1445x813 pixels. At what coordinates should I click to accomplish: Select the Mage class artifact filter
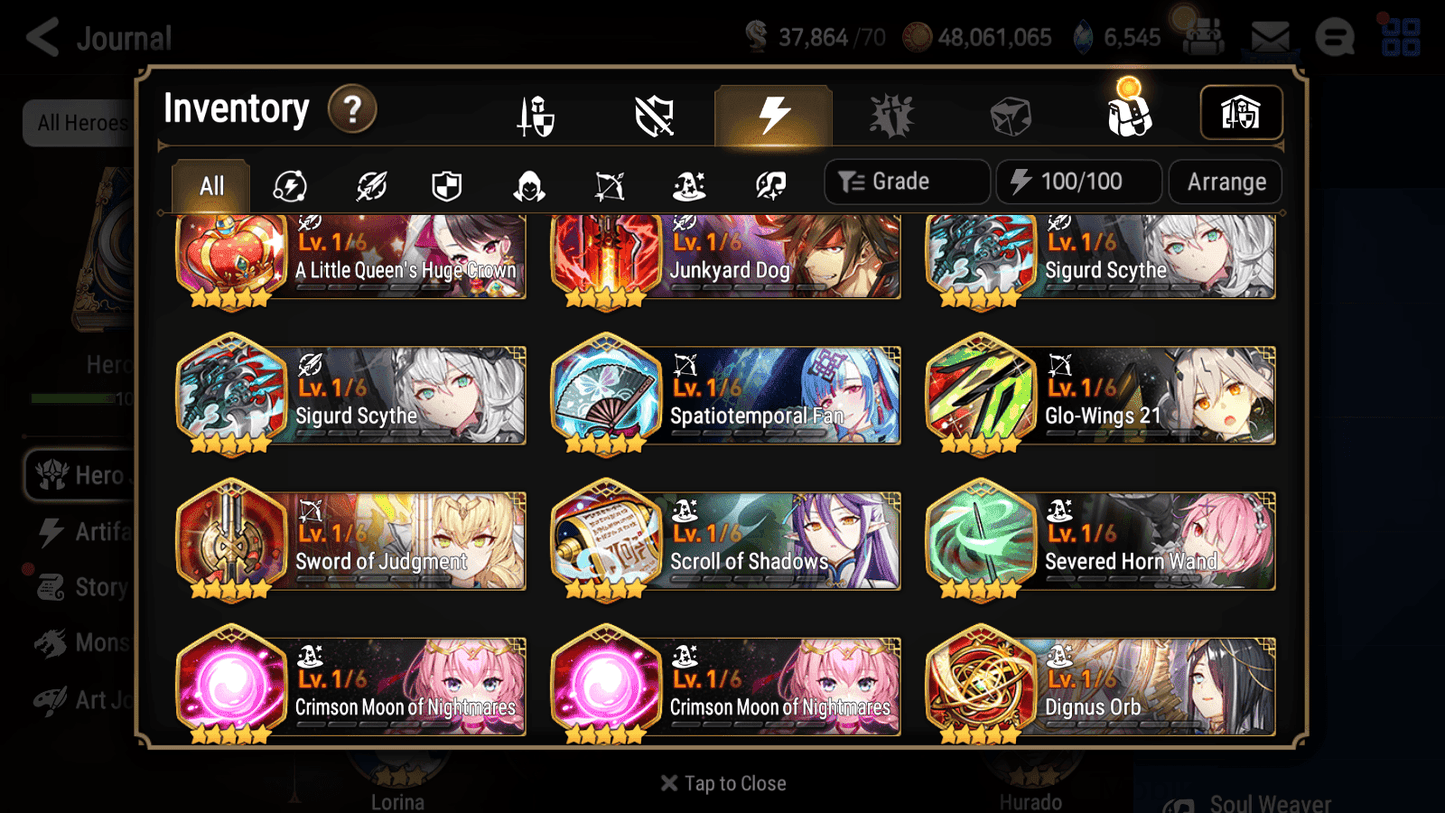[688, 185]
